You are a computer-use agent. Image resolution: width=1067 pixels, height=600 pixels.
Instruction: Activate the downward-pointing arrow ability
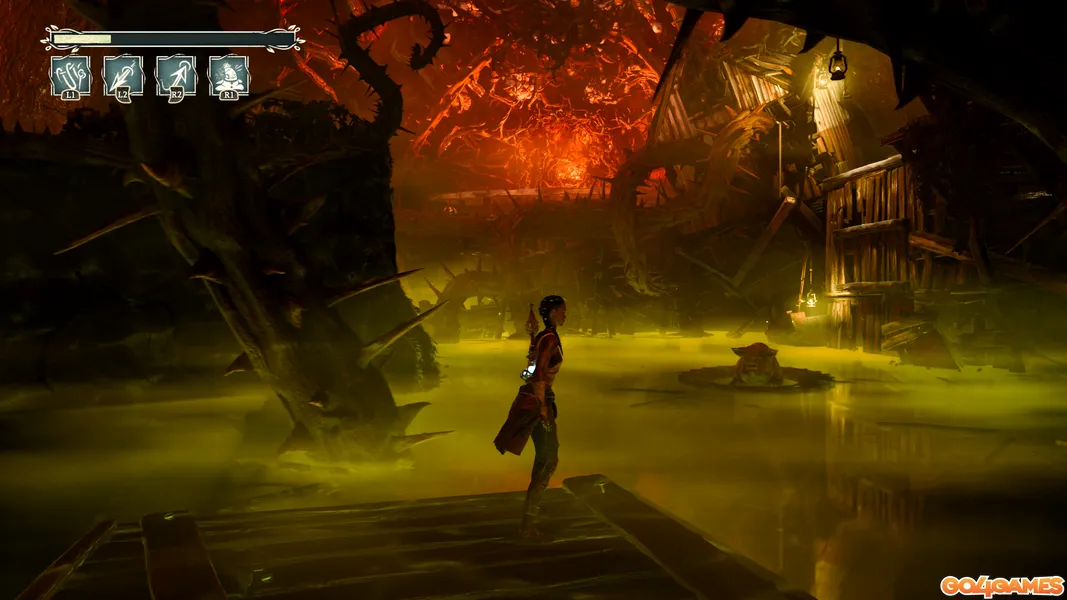point(123,75)
